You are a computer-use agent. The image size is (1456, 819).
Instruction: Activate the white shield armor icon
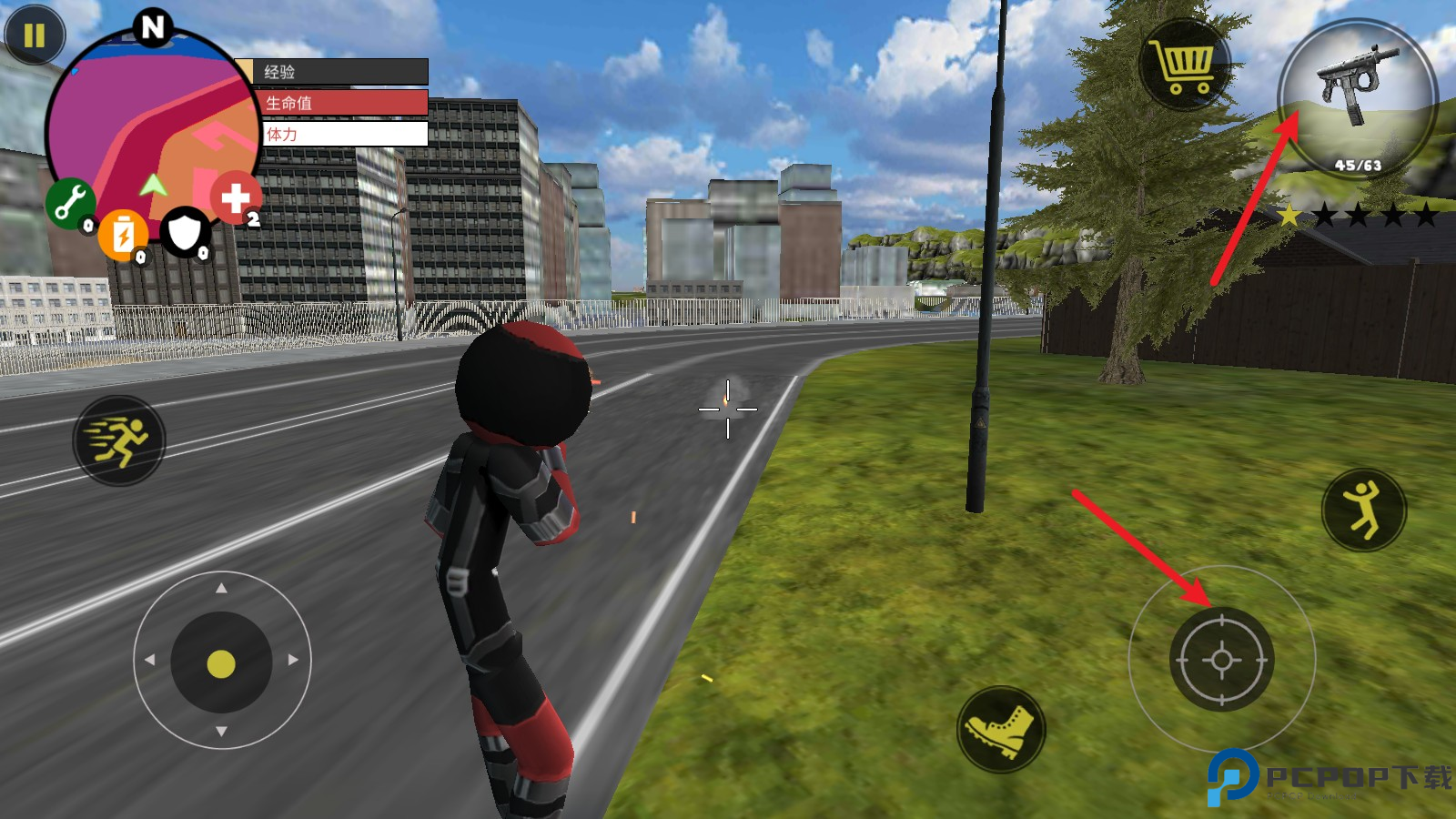coord(185,231)
